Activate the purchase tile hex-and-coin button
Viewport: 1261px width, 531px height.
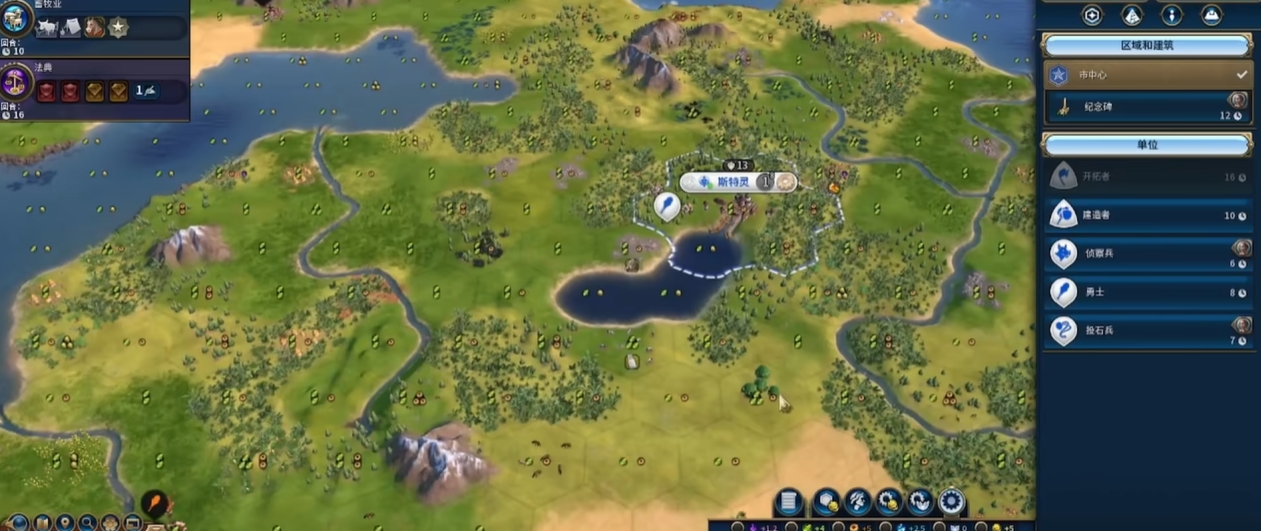[x=826, y=502]
